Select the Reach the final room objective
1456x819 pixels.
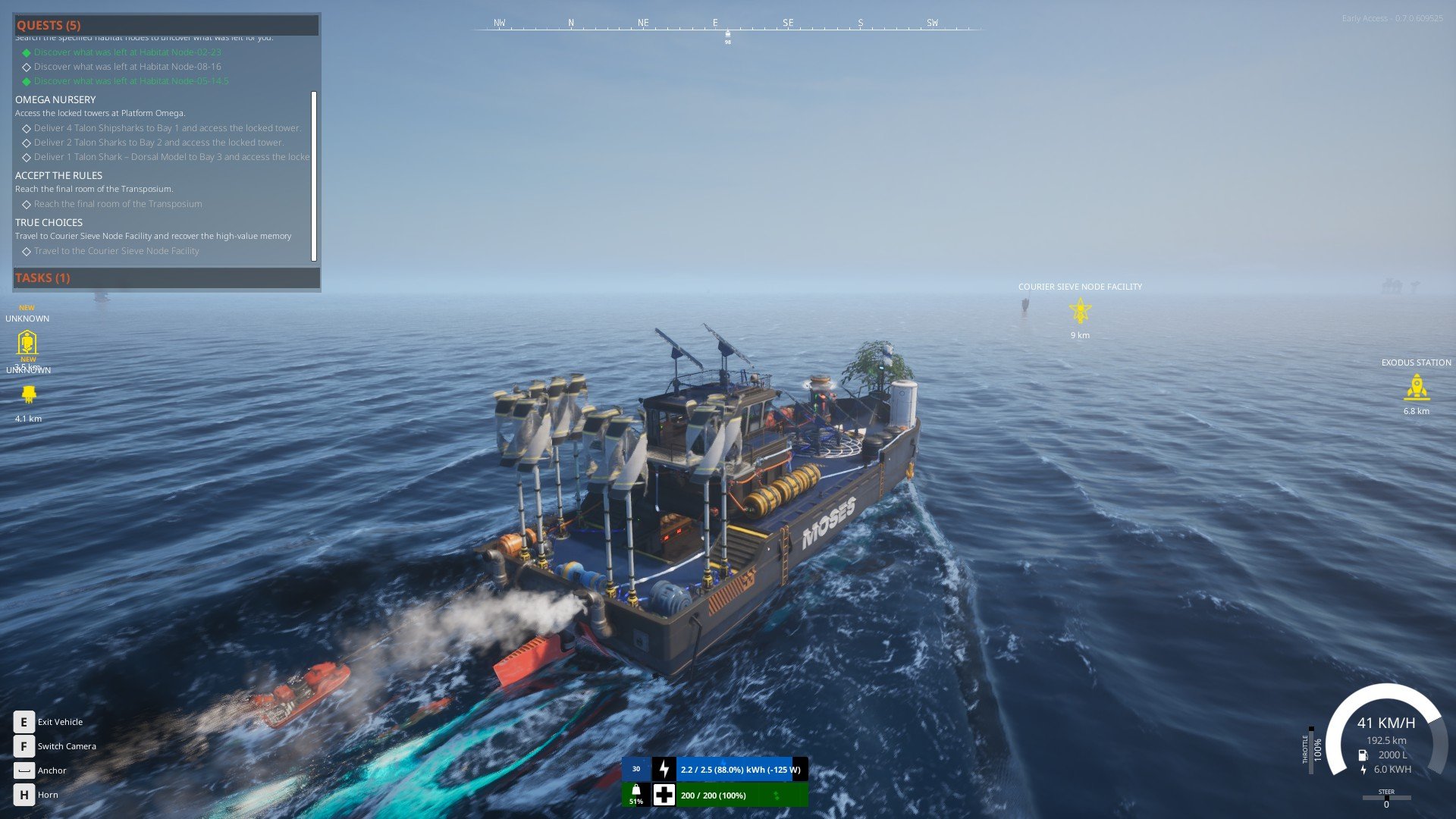(x=118, y=204)
